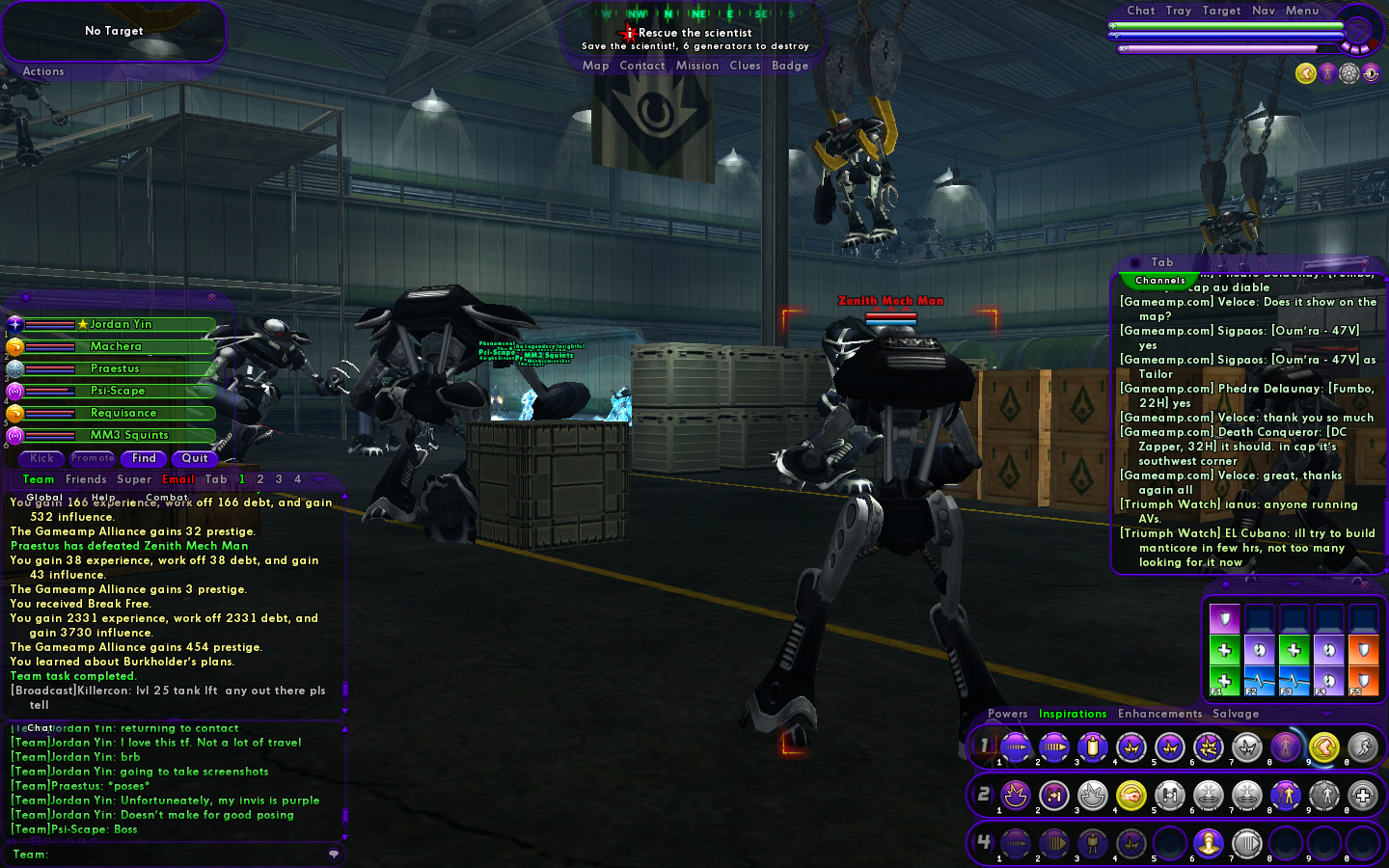
Task: Switch to the Email tab
Action: (x=178, y=479)
